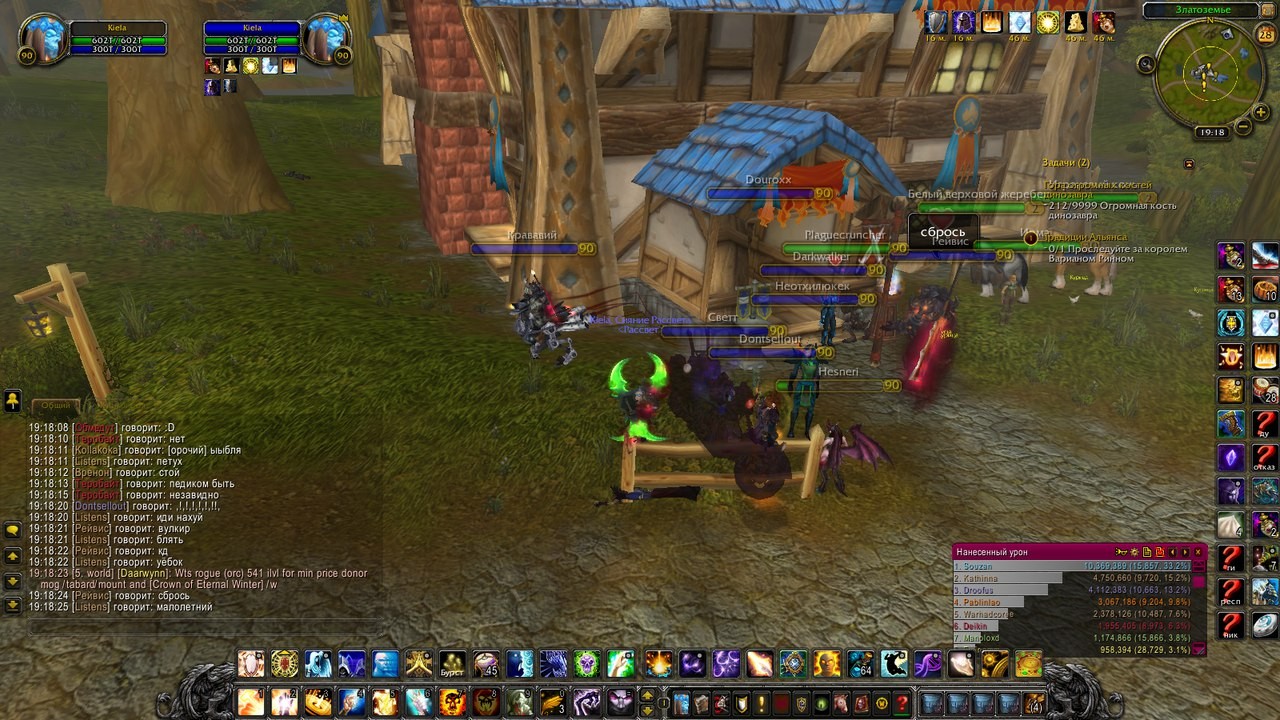Viewport: 1280px width, 720px height.
Task: Open the red question mark help micro button
Action: point(901,703)
